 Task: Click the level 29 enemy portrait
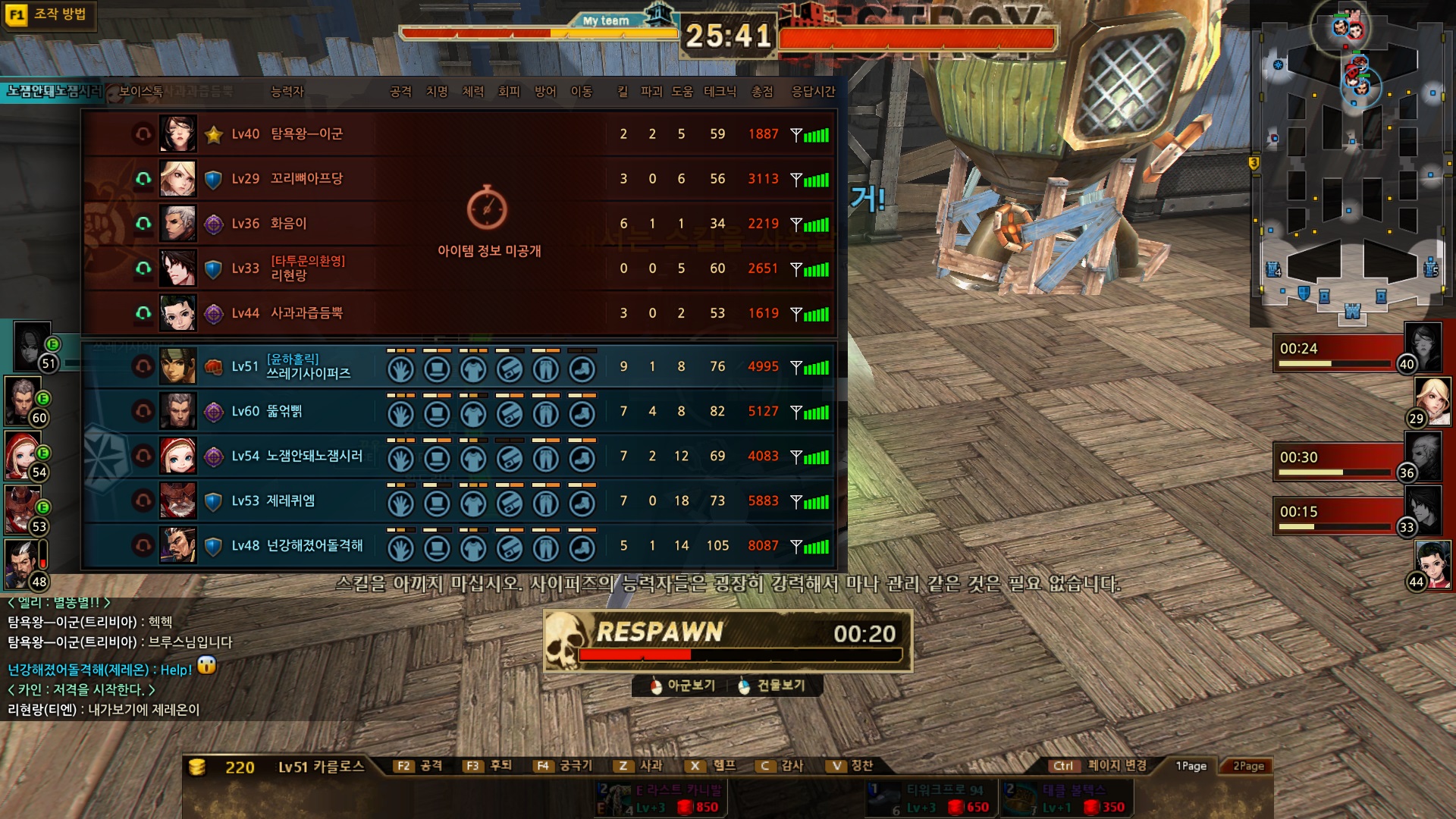coord(1432,400)
